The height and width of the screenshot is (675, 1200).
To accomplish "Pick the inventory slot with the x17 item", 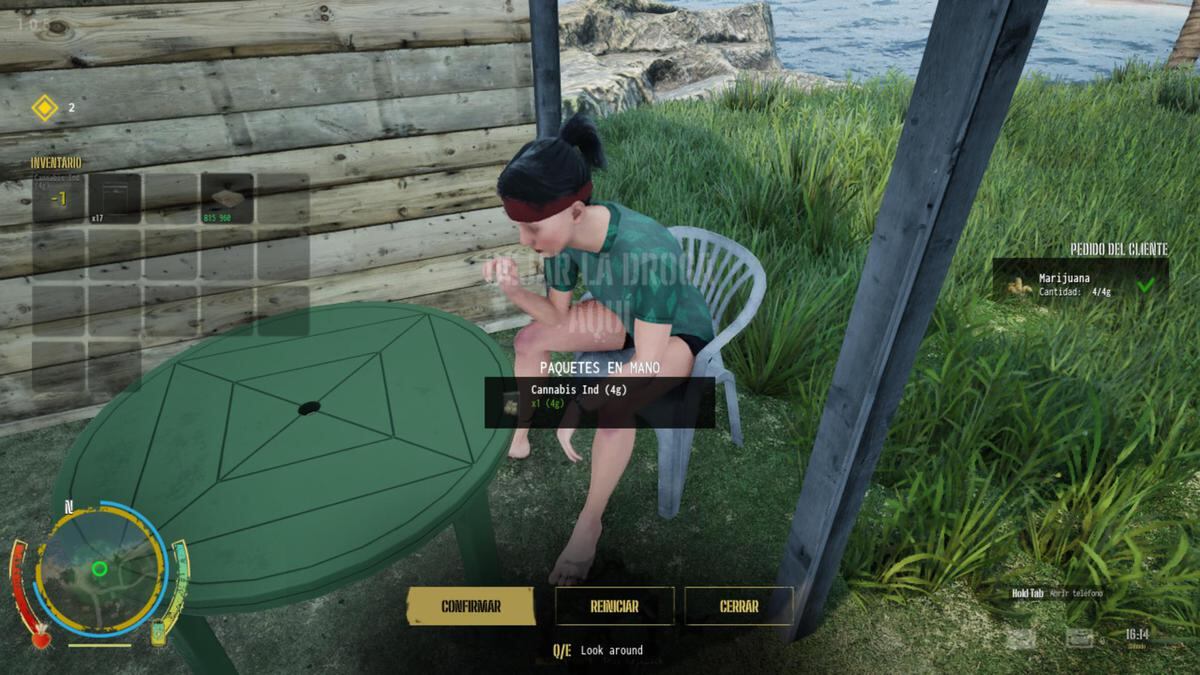I will pyautogui.click(x=114, y=199).
